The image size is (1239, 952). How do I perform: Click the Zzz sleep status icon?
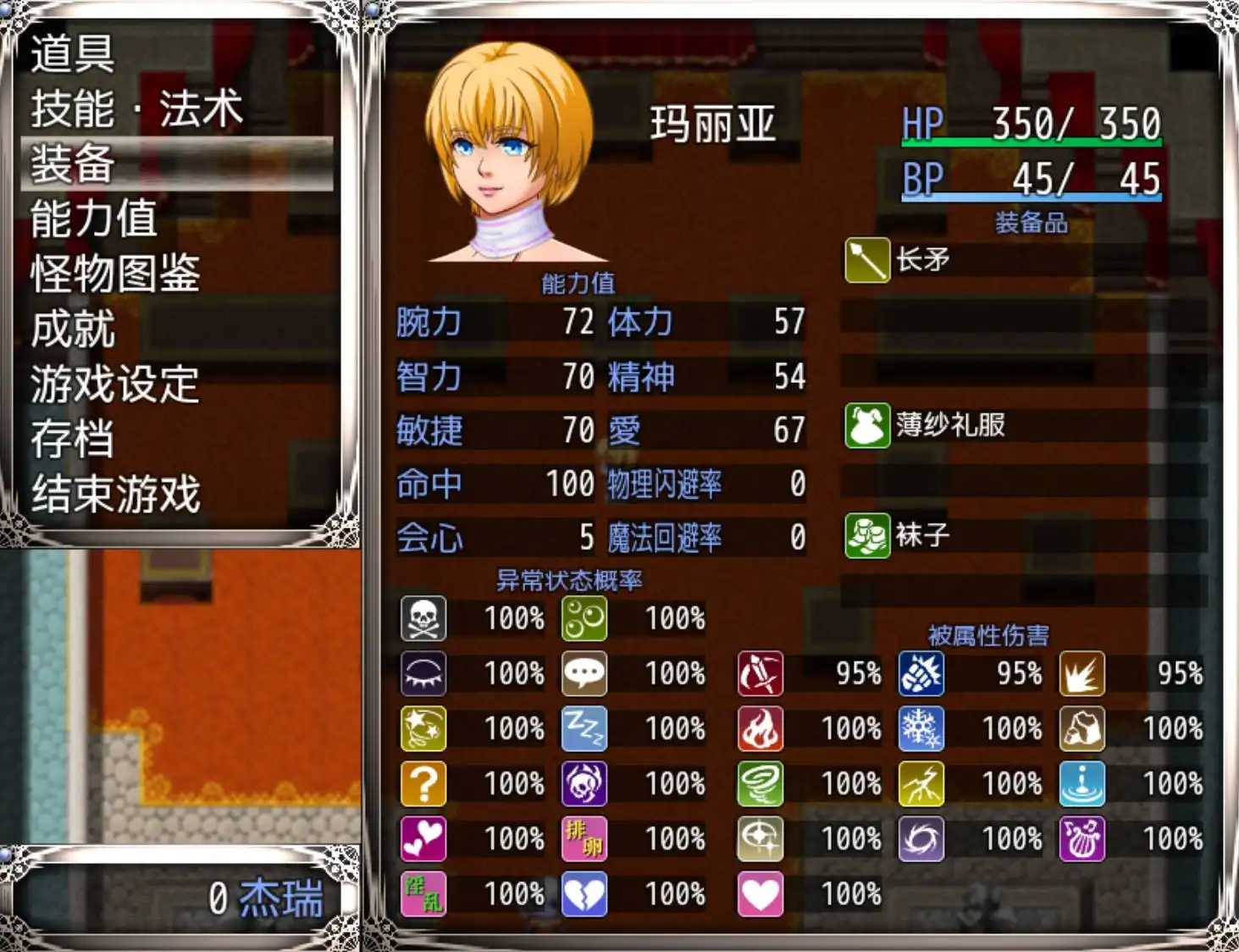coord(584,728)
